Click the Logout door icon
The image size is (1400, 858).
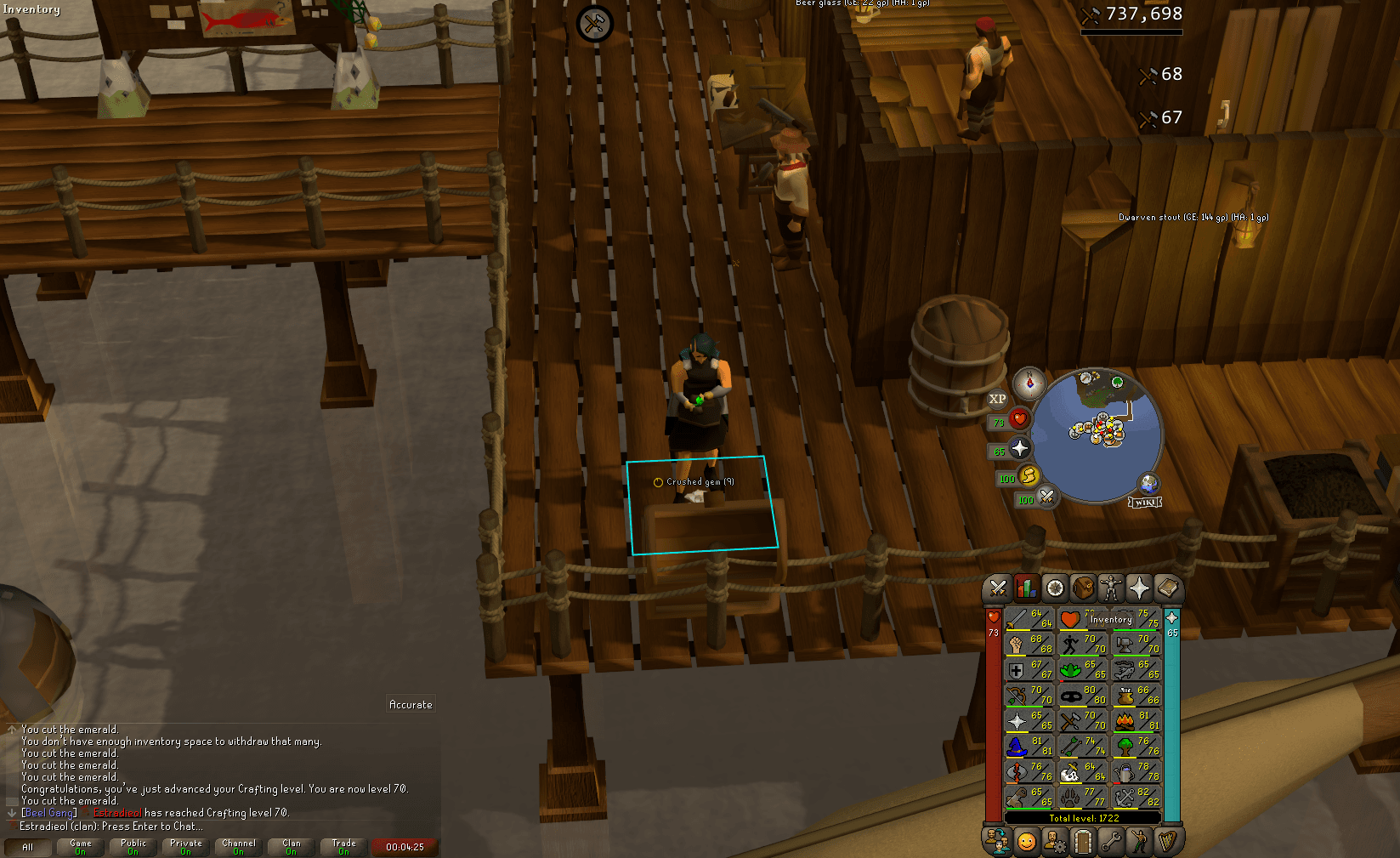[1083, 842]
